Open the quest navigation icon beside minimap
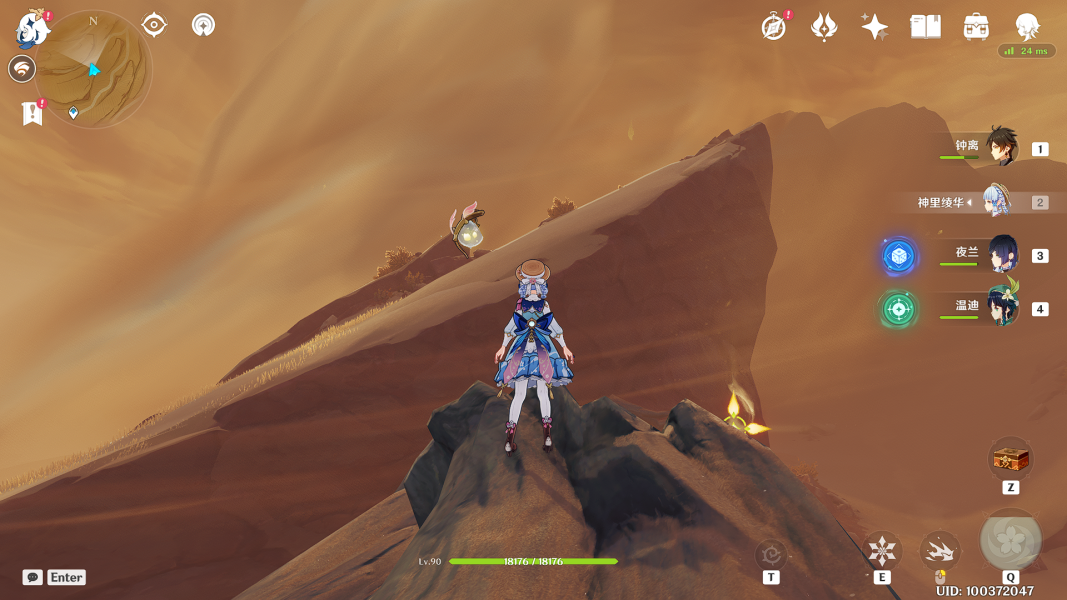 [x=22, y=69]
